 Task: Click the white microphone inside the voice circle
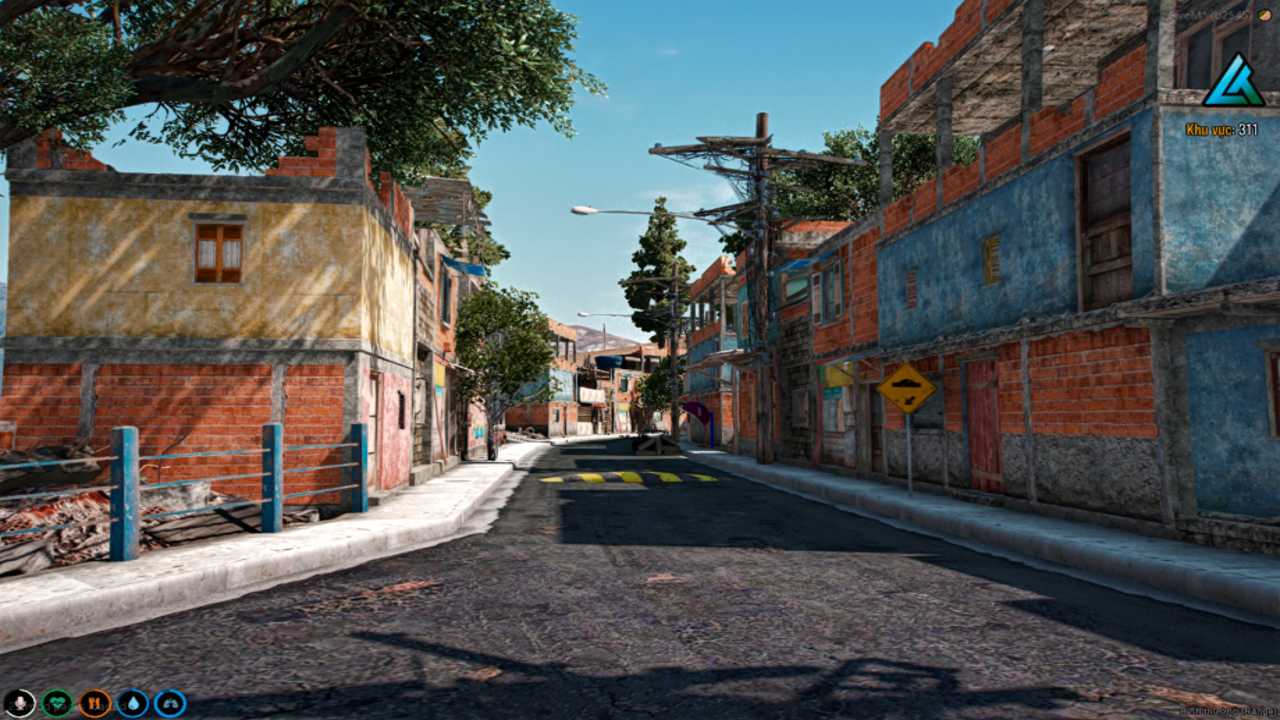pyautogui.click(x=20, y=703)
